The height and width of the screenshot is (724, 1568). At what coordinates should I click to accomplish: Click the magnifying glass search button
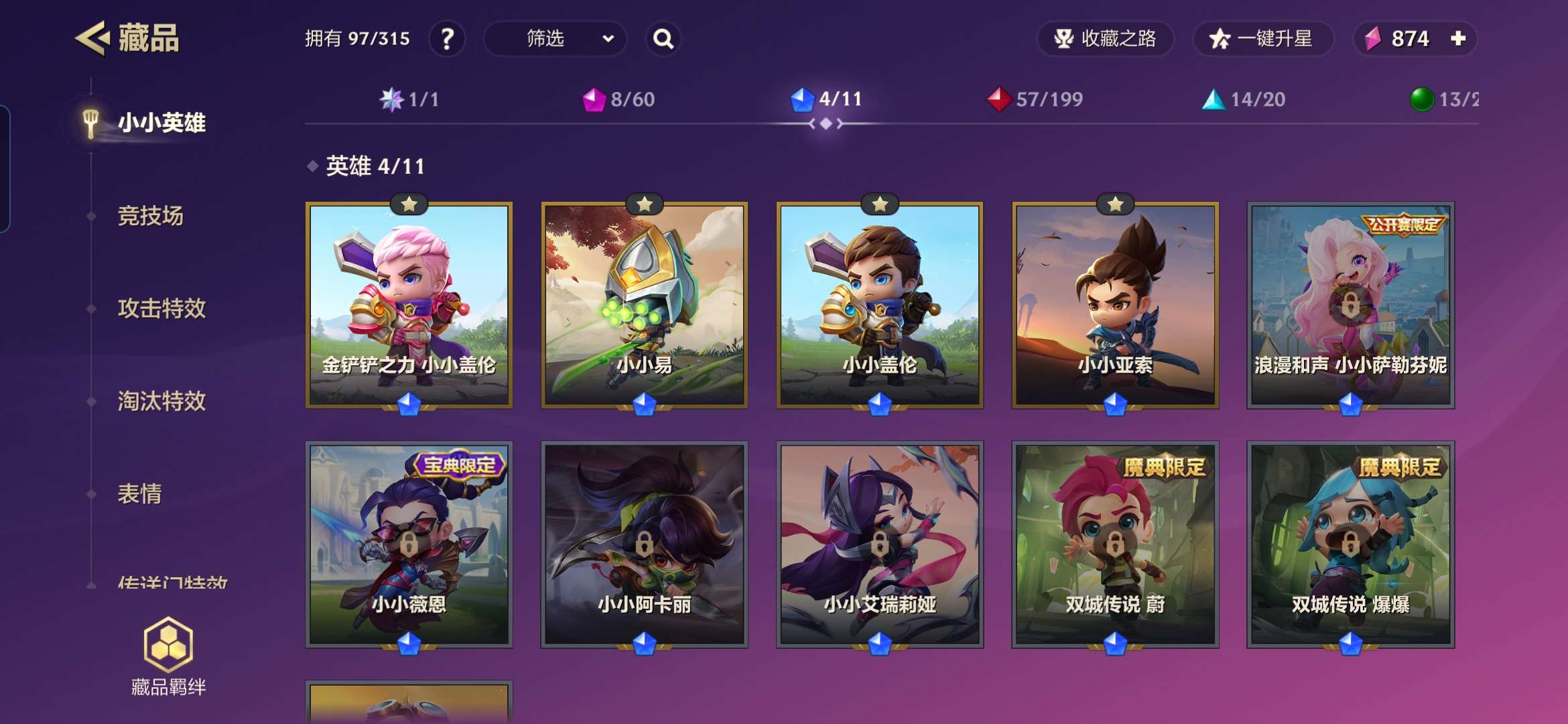point(663,39)
